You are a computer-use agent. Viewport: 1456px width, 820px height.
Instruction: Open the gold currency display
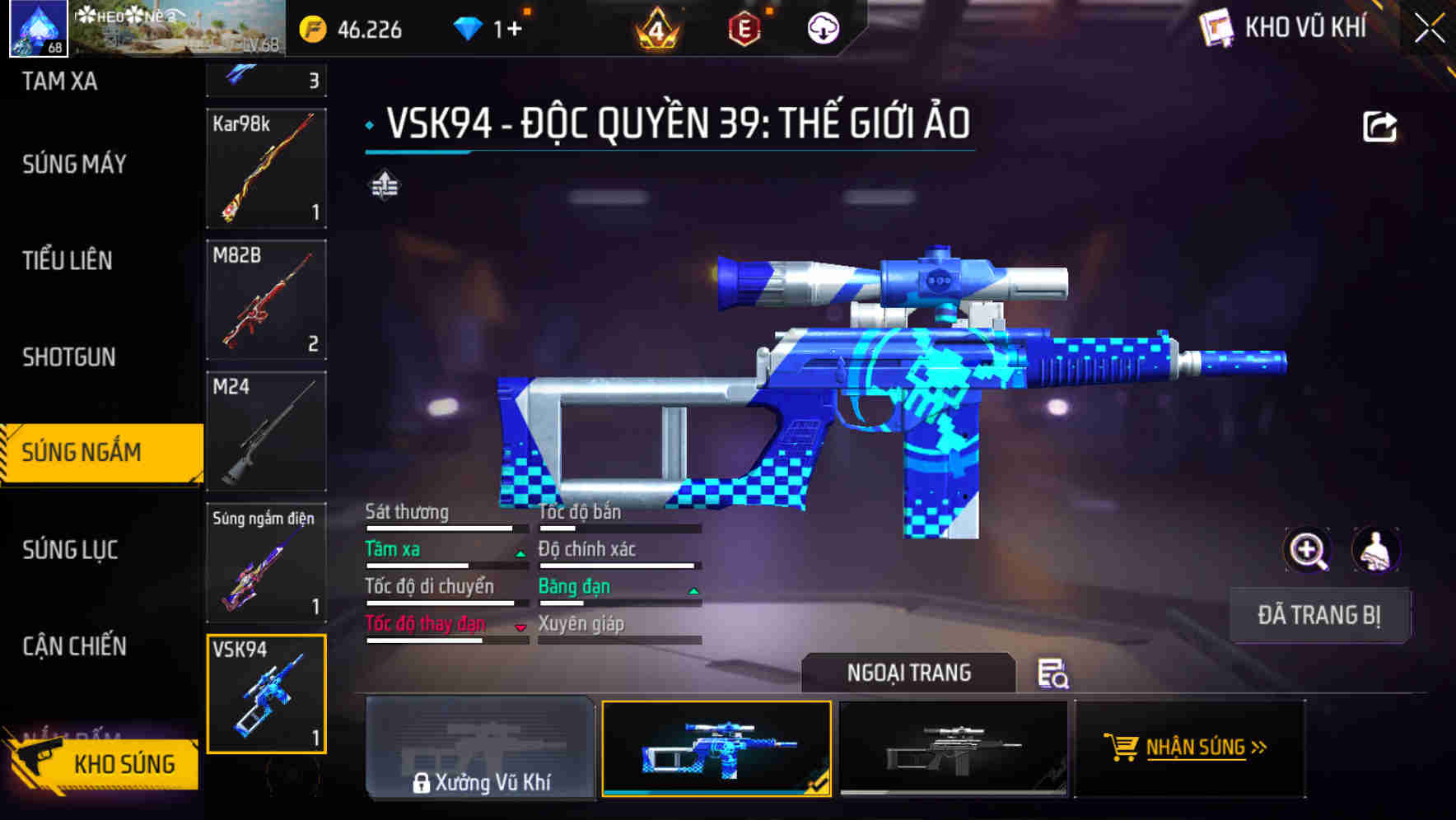(313, 30)
